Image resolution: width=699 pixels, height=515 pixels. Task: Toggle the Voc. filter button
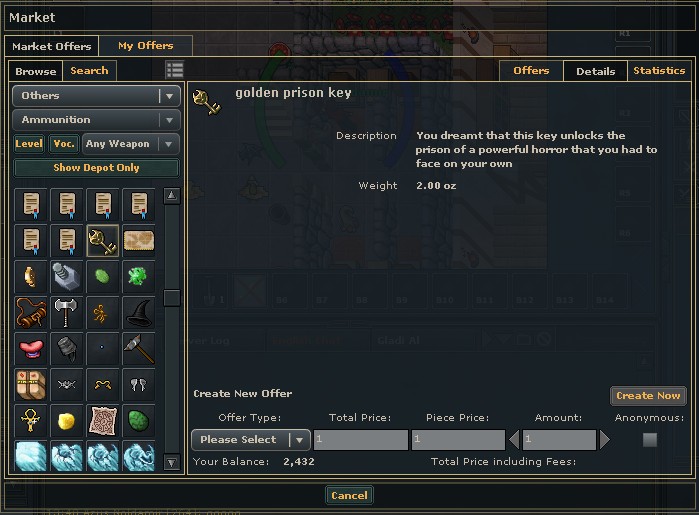[64, 144]
